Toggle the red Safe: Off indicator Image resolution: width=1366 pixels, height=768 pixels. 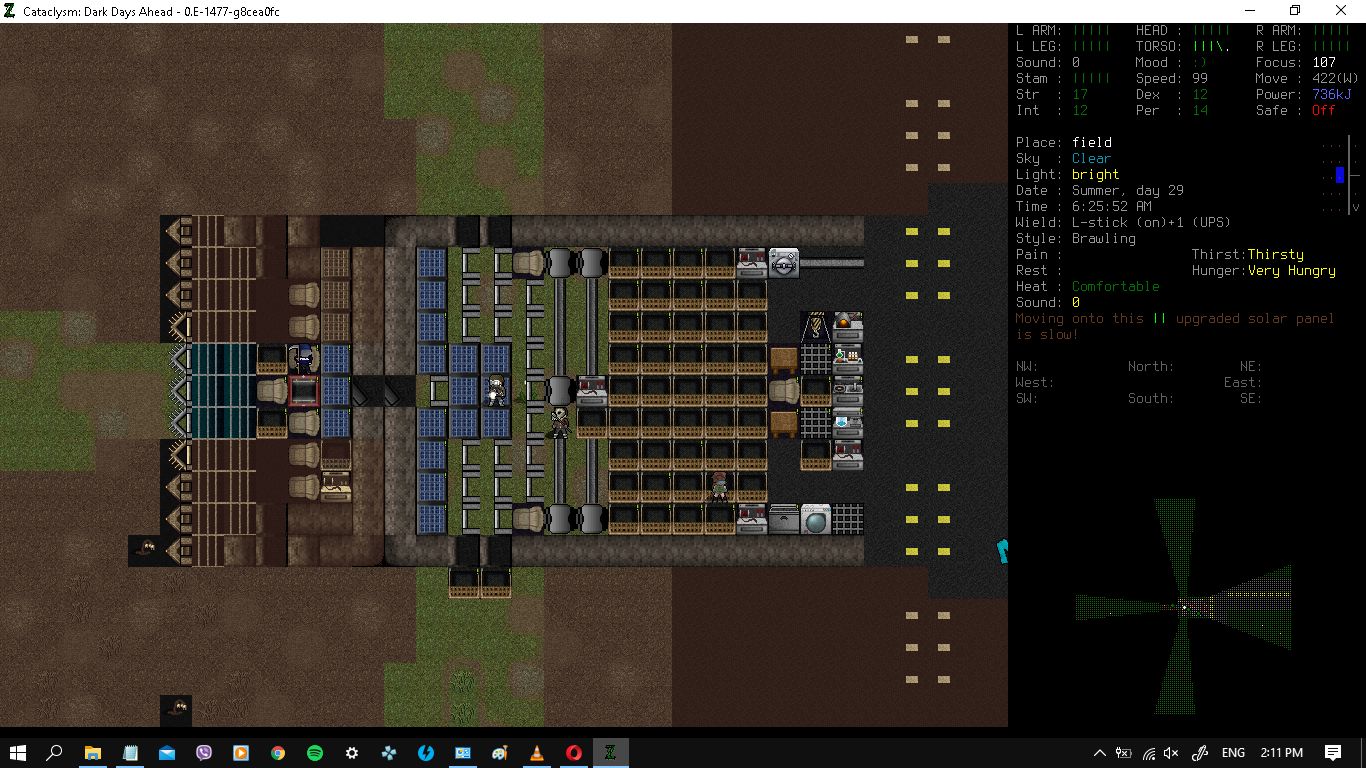(1325, 111)
